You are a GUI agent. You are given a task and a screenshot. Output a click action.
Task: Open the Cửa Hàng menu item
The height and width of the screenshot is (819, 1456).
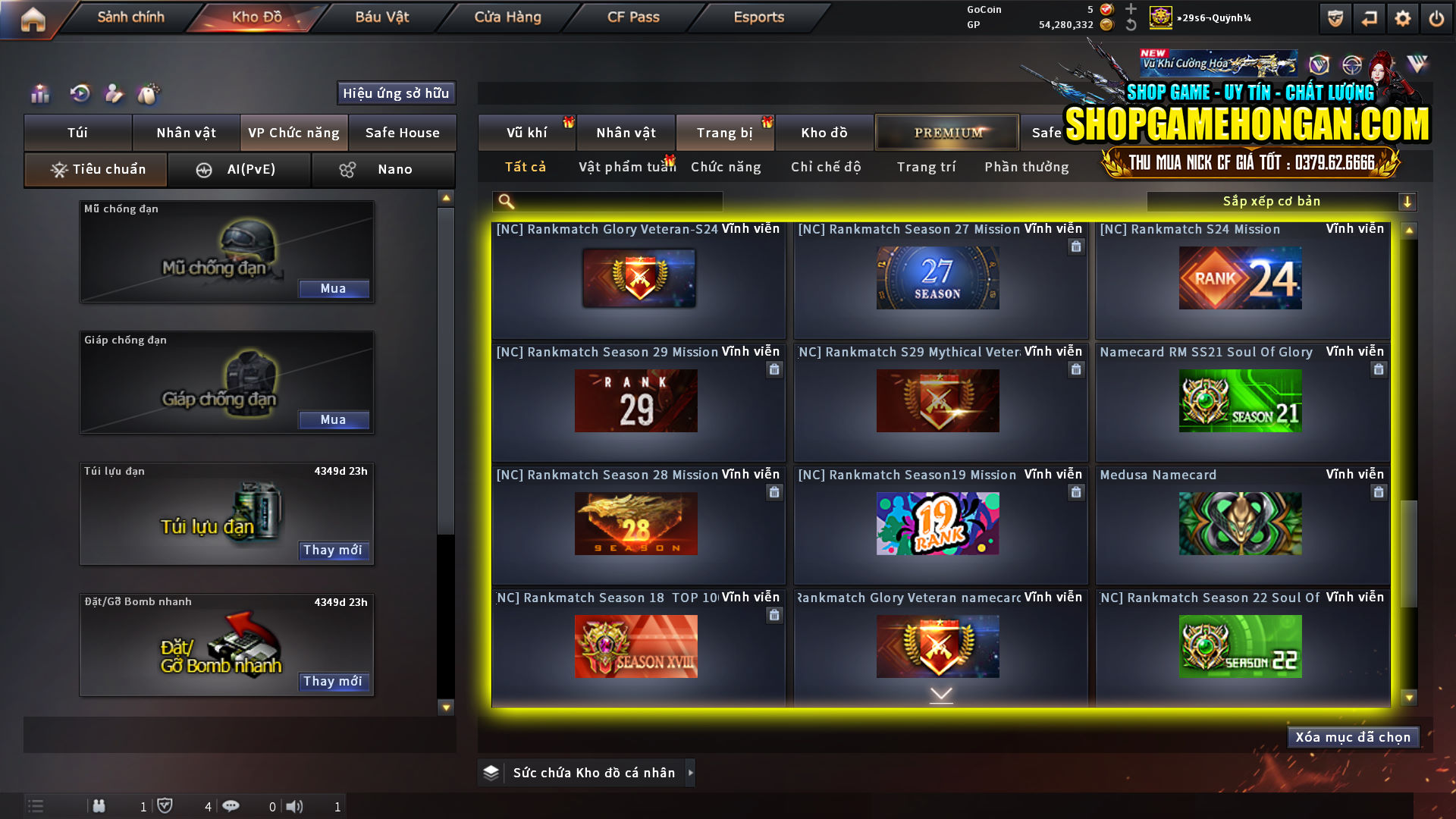pyautogui.click(x=506, y=17)
